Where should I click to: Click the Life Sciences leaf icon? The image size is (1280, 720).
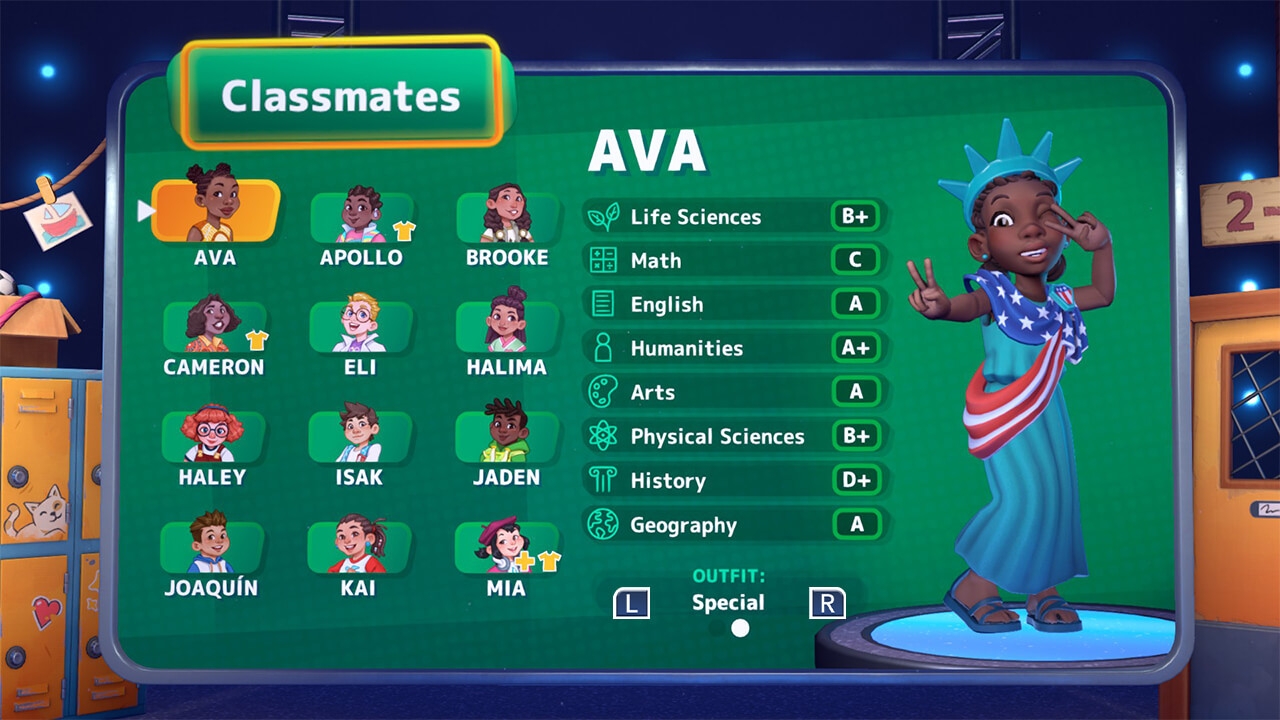604,216
